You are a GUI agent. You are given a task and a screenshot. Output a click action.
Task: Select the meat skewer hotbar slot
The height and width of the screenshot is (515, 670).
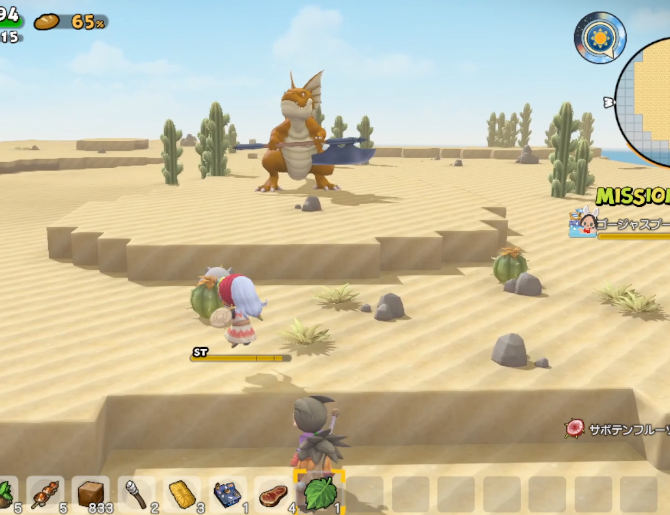point(46,493)
